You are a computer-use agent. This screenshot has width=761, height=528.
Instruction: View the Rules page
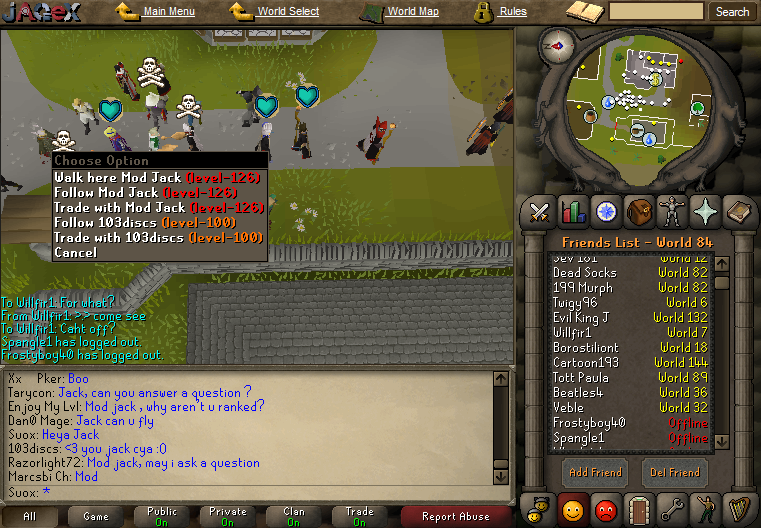point(512,12)
